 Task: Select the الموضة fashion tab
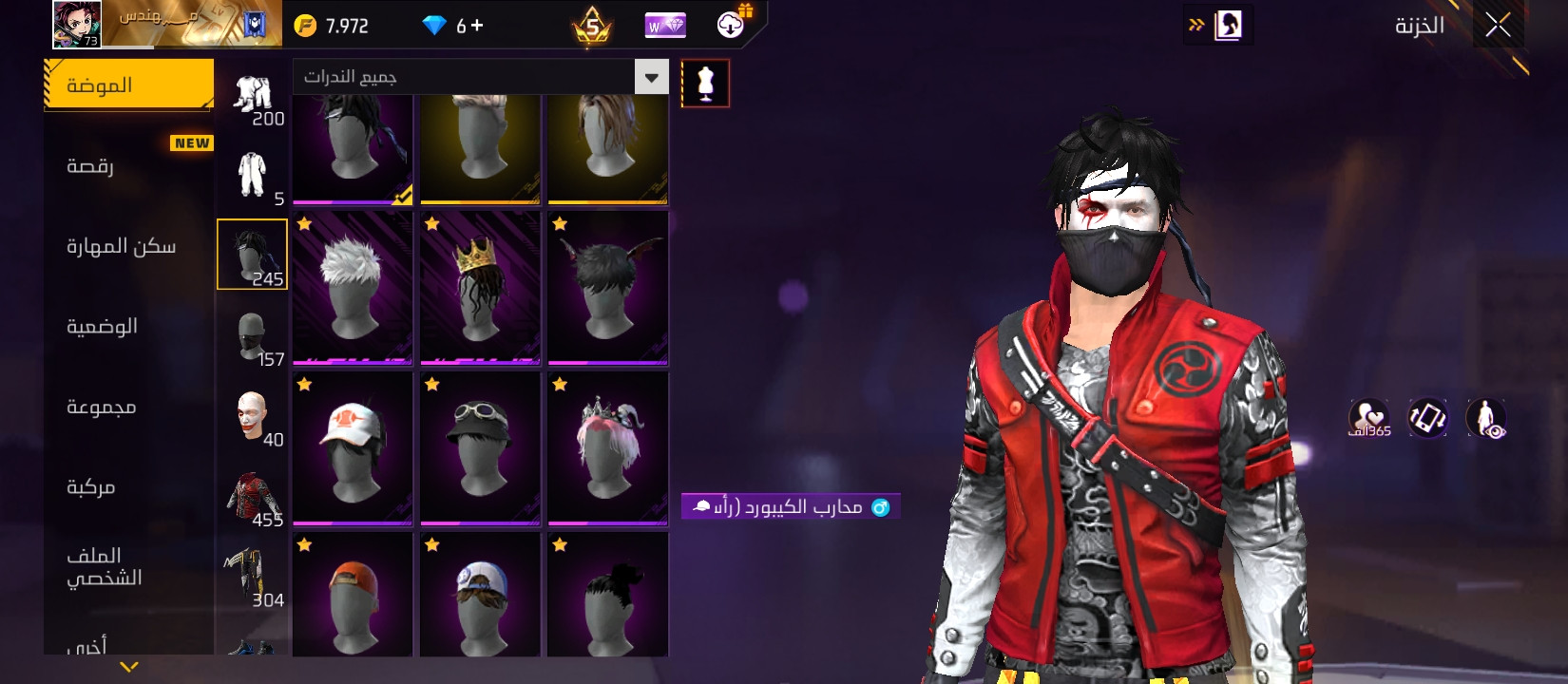point(128,85)
